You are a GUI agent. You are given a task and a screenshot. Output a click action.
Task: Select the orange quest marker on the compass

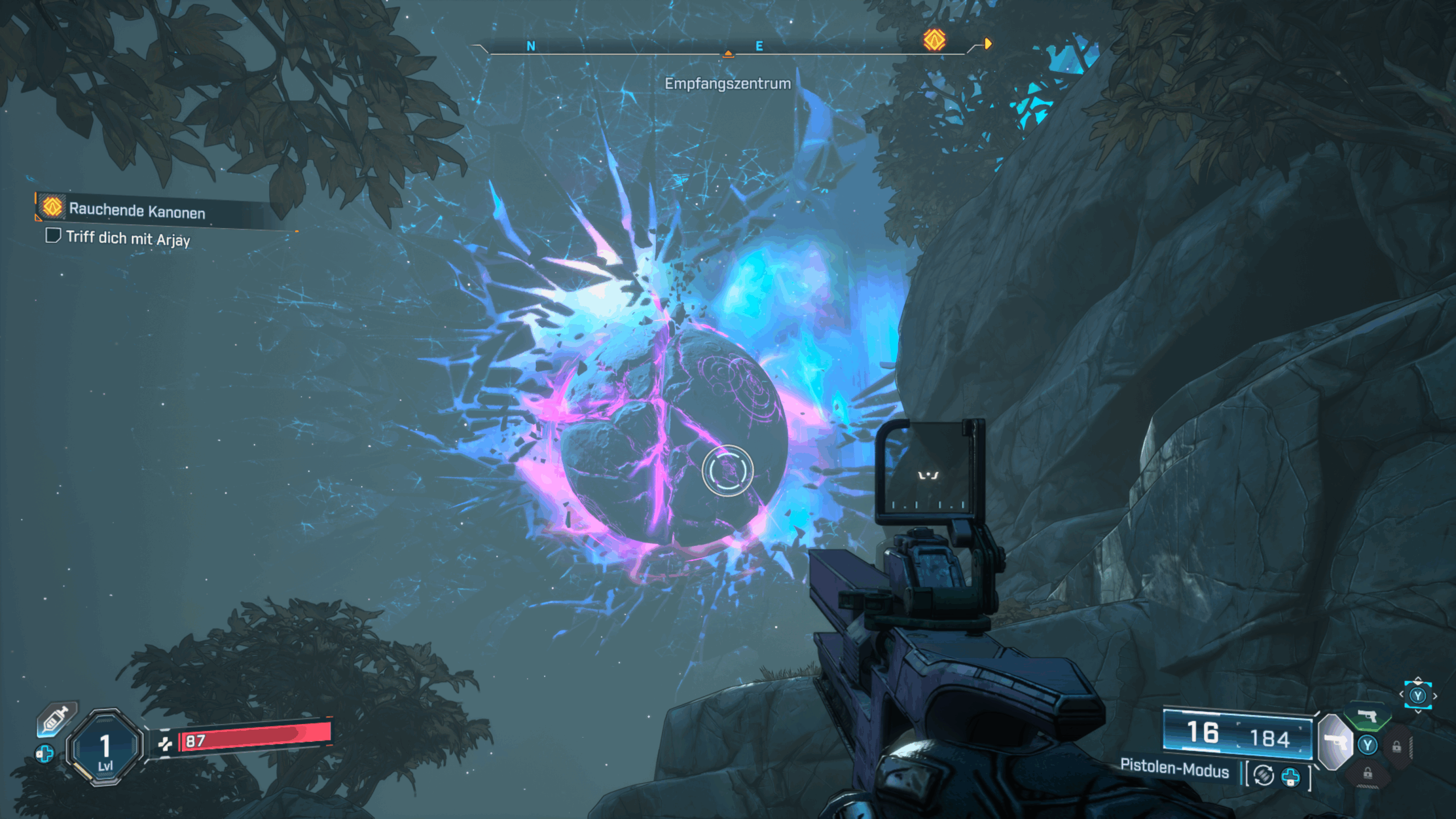(934, 40)
